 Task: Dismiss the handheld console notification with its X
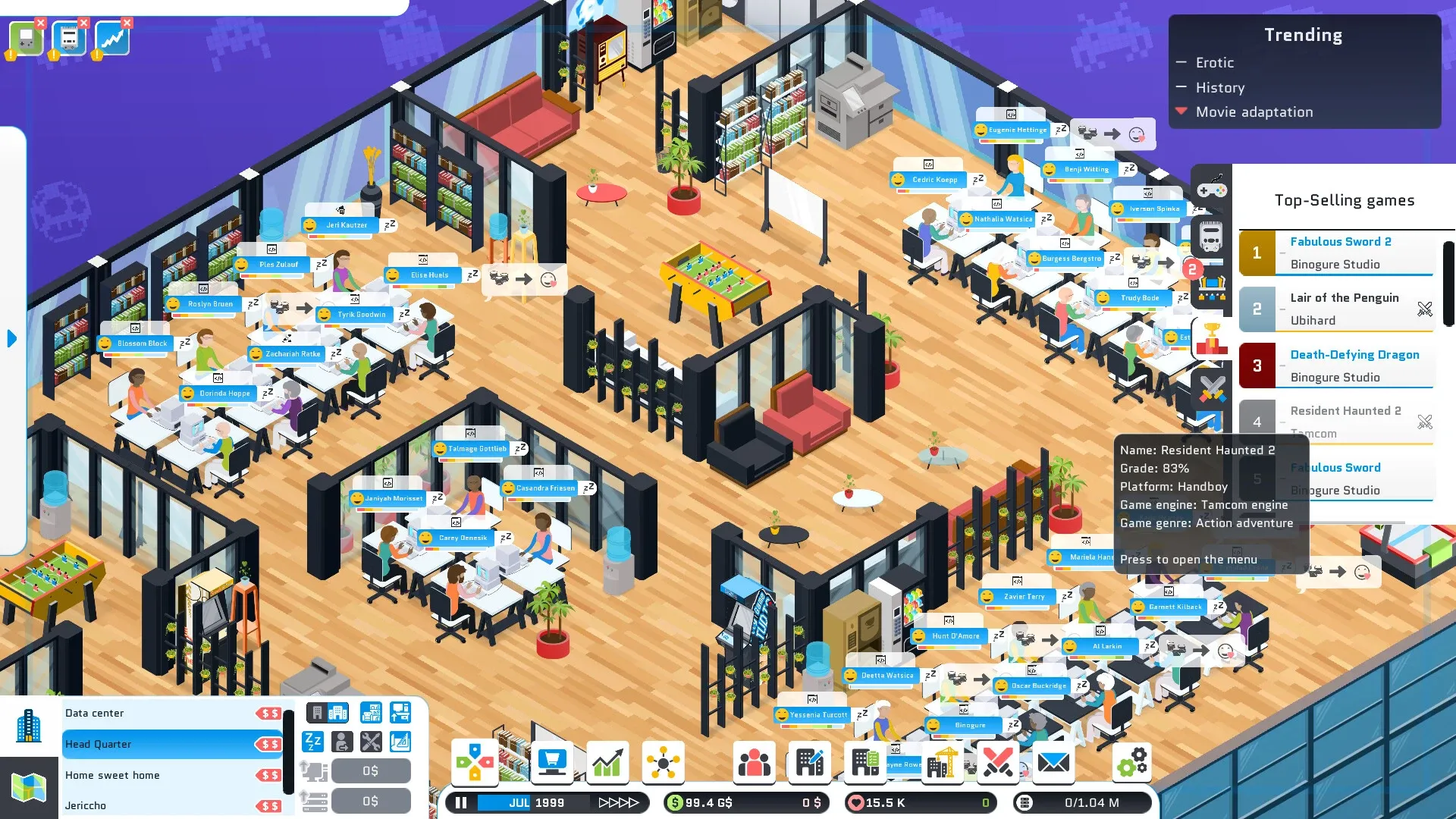coord(40,23)
